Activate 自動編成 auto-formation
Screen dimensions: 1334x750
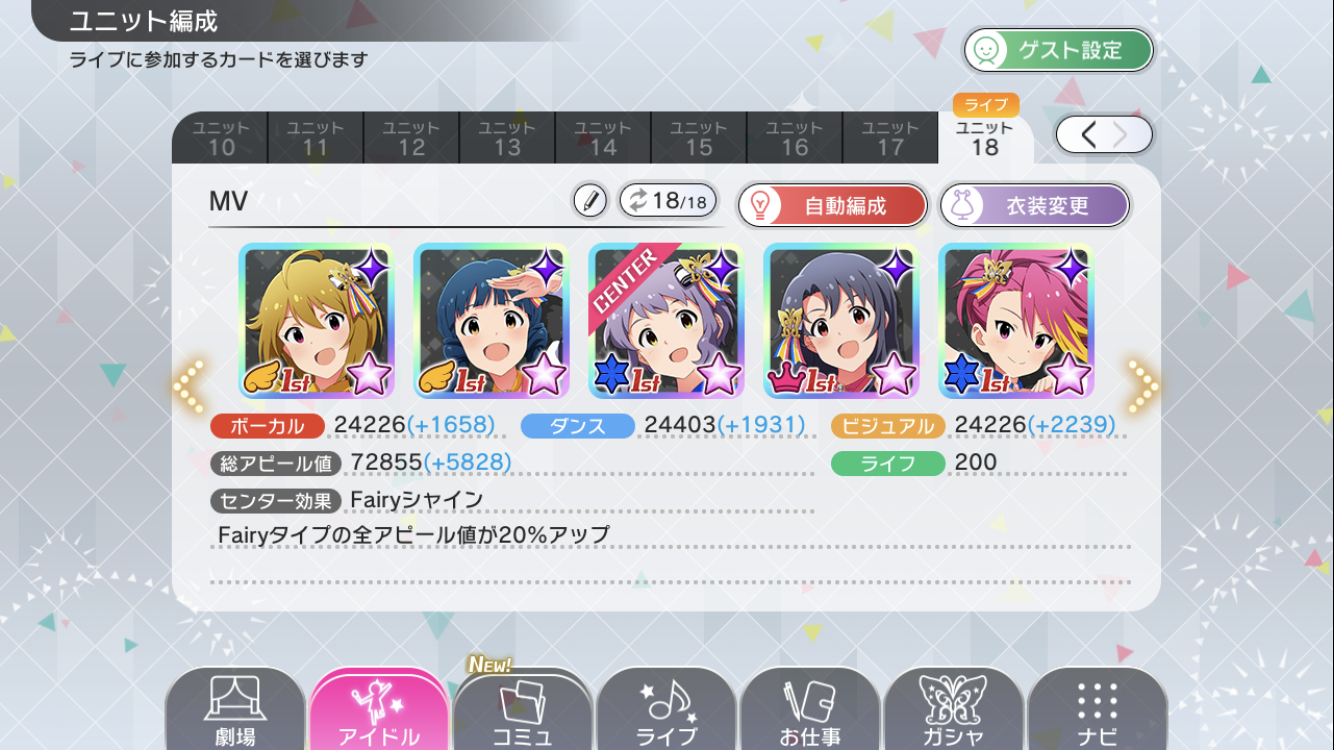(x=832, y=206)
